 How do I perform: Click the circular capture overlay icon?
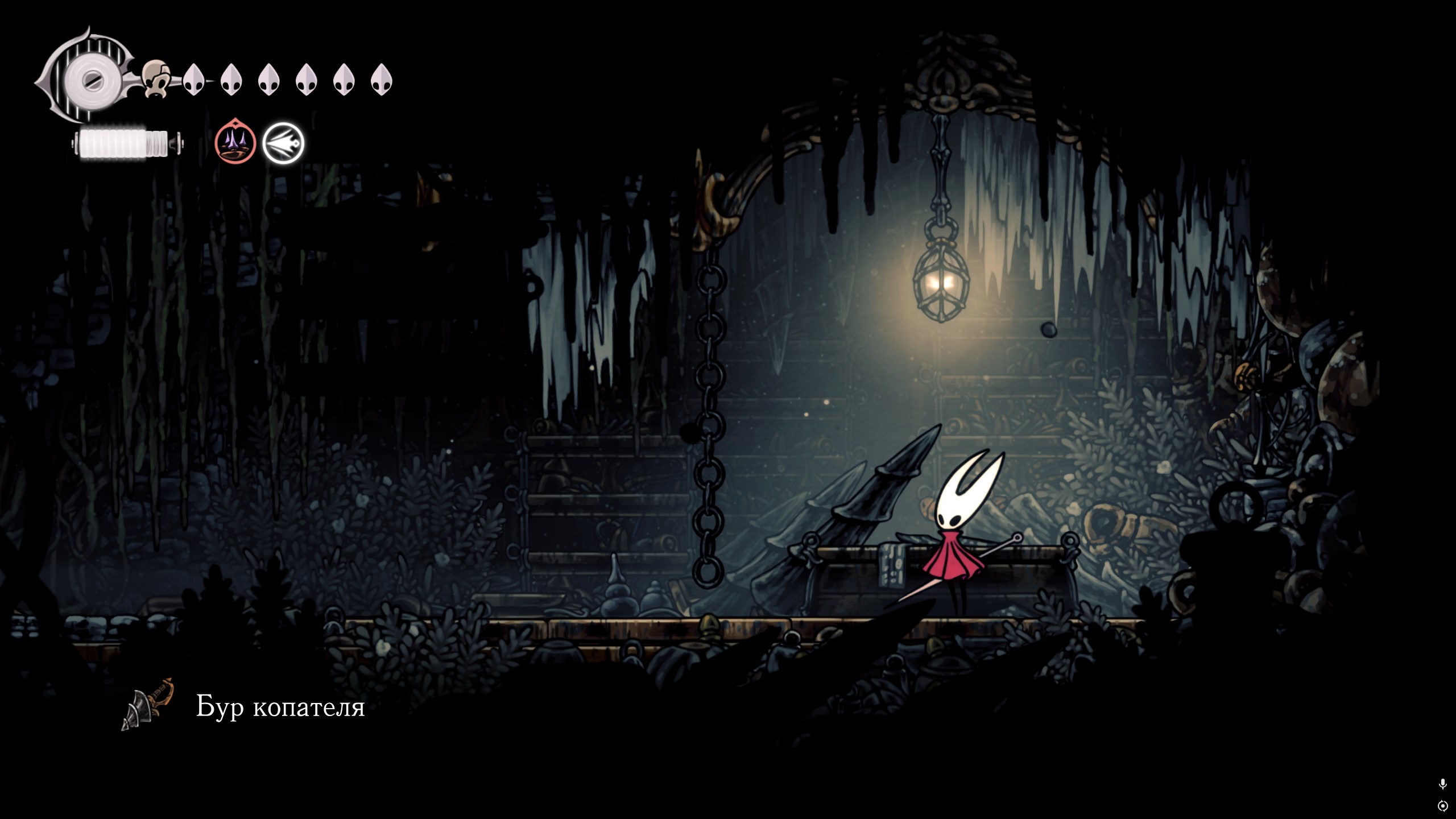click(x=1442, y=806)
